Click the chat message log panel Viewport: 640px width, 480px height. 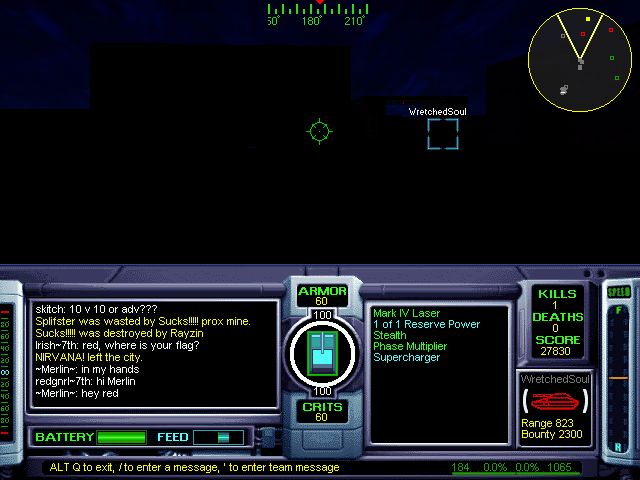tap(153, 354)
